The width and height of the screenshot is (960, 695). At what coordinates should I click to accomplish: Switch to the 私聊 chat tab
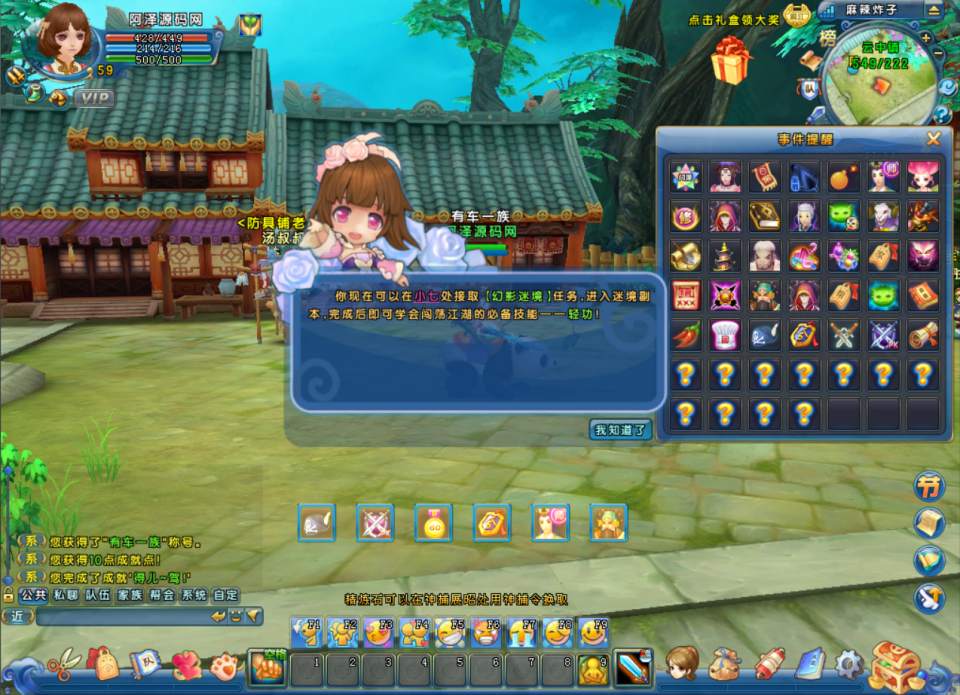point(66,594)
